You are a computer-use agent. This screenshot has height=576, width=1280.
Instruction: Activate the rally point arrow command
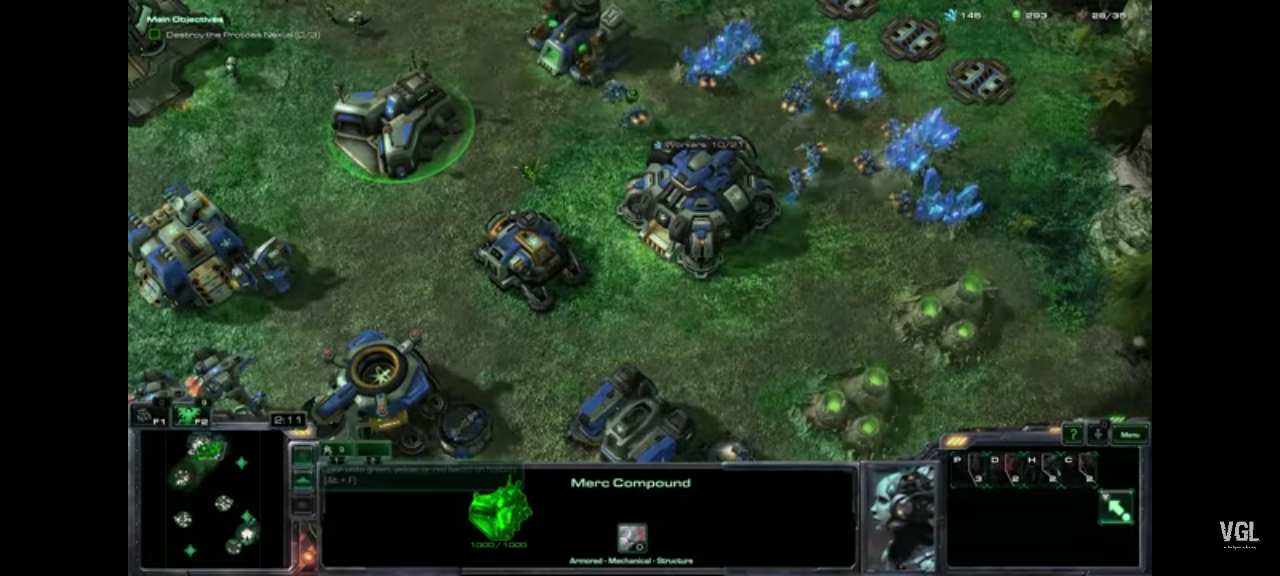1116,507
